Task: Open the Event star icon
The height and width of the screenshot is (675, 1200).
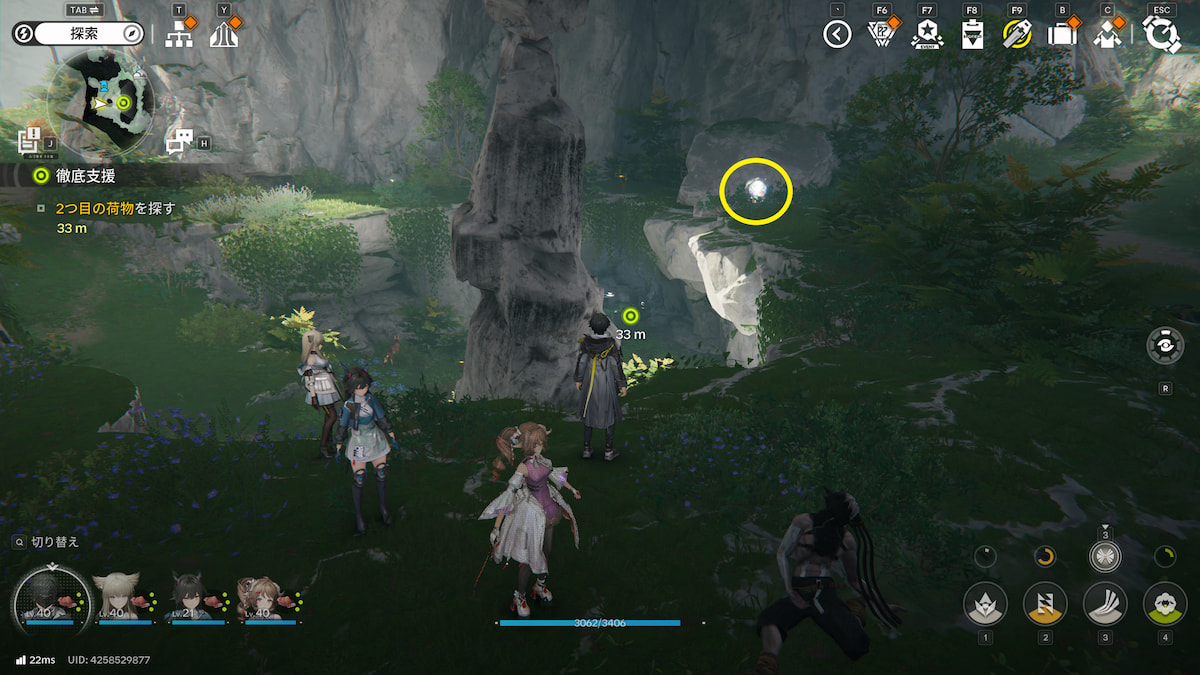Action: coord(927,34)
